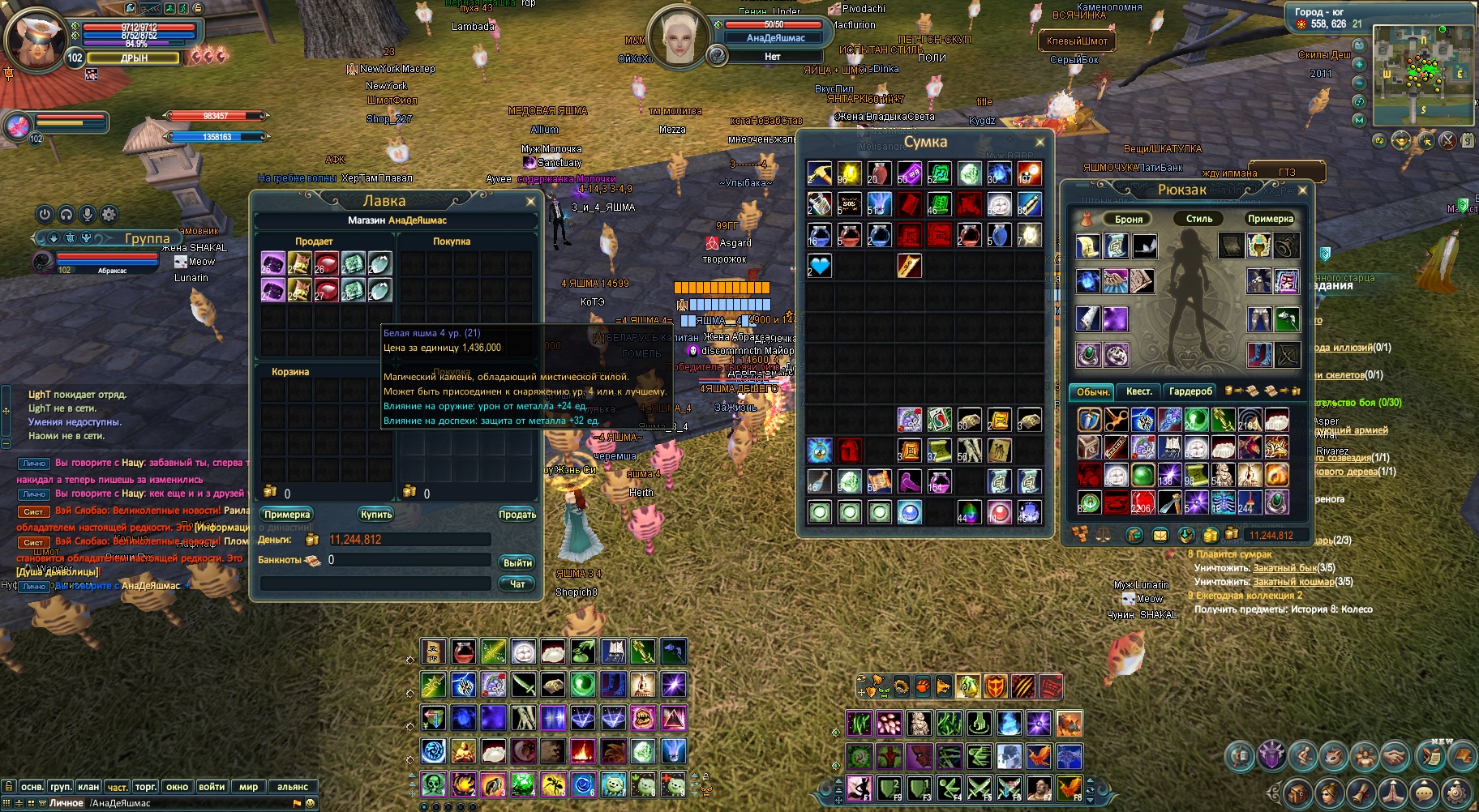The height and width of the screenshot is (812, 1479).
Task: Close the Сумка bag window
Action: [x=1040, y=143]
